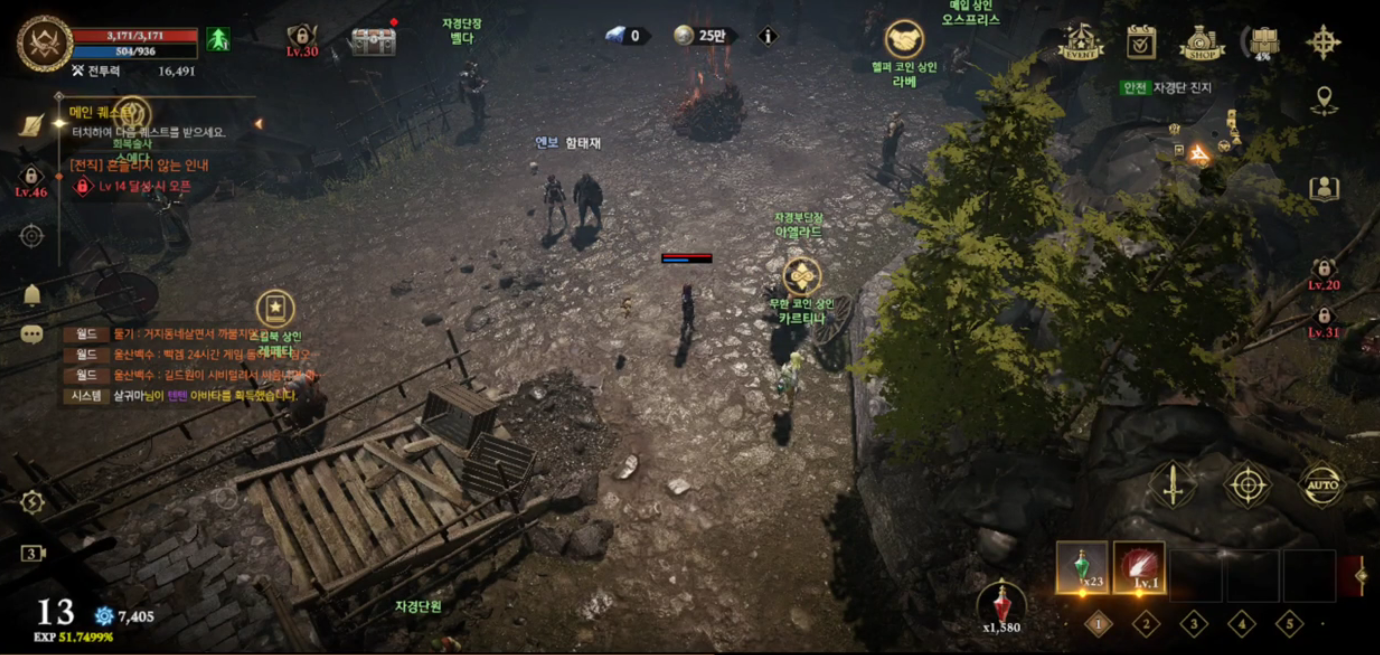The height and width of the screenshot is (655, 1380).
Task: Open the SHOP money bag
Action: pos(1202,43)
